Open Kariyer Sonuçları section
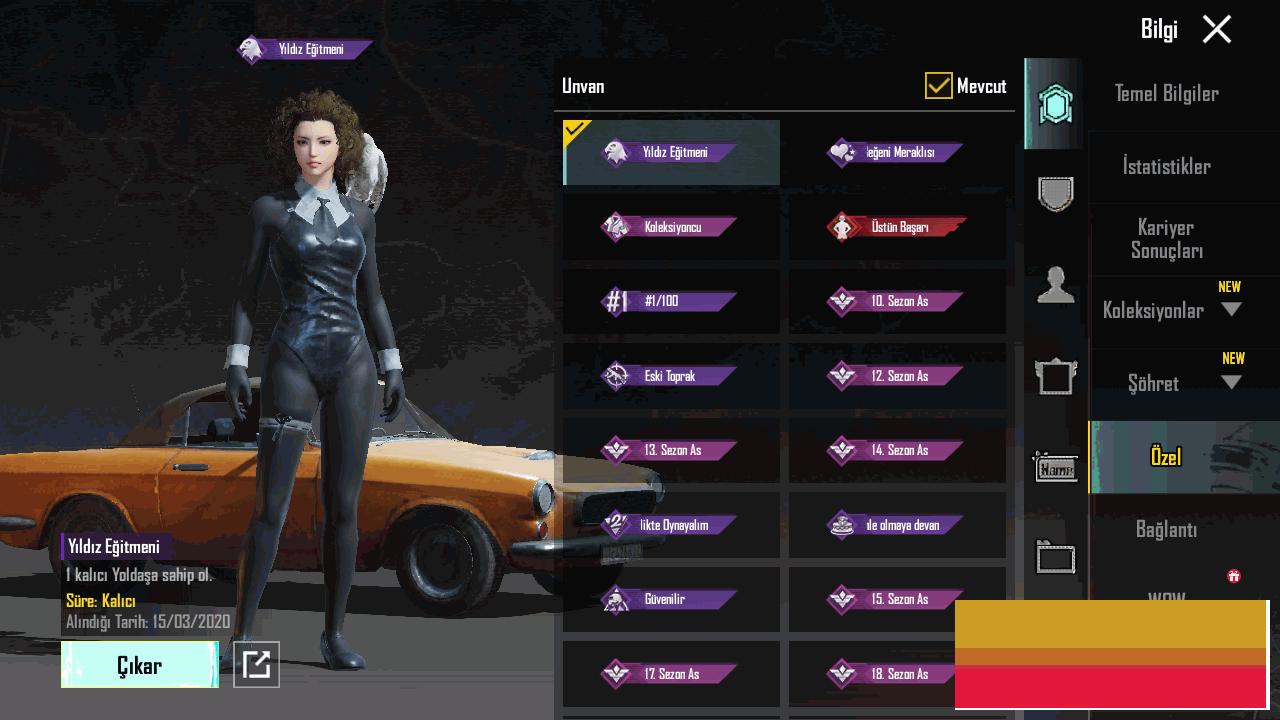Image resolution: width=1280 pixels, height=720 pixels. pyautogui.click(x=1166, y=239)
